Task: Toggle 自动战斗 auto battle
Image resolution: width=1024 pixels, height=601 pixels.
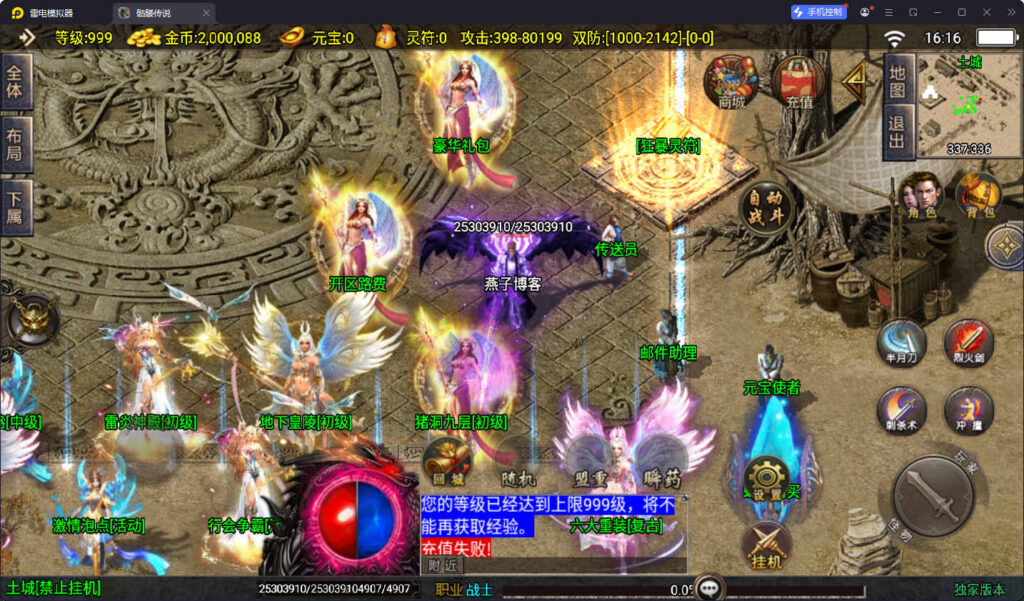Action: click(x=766, y=208)
